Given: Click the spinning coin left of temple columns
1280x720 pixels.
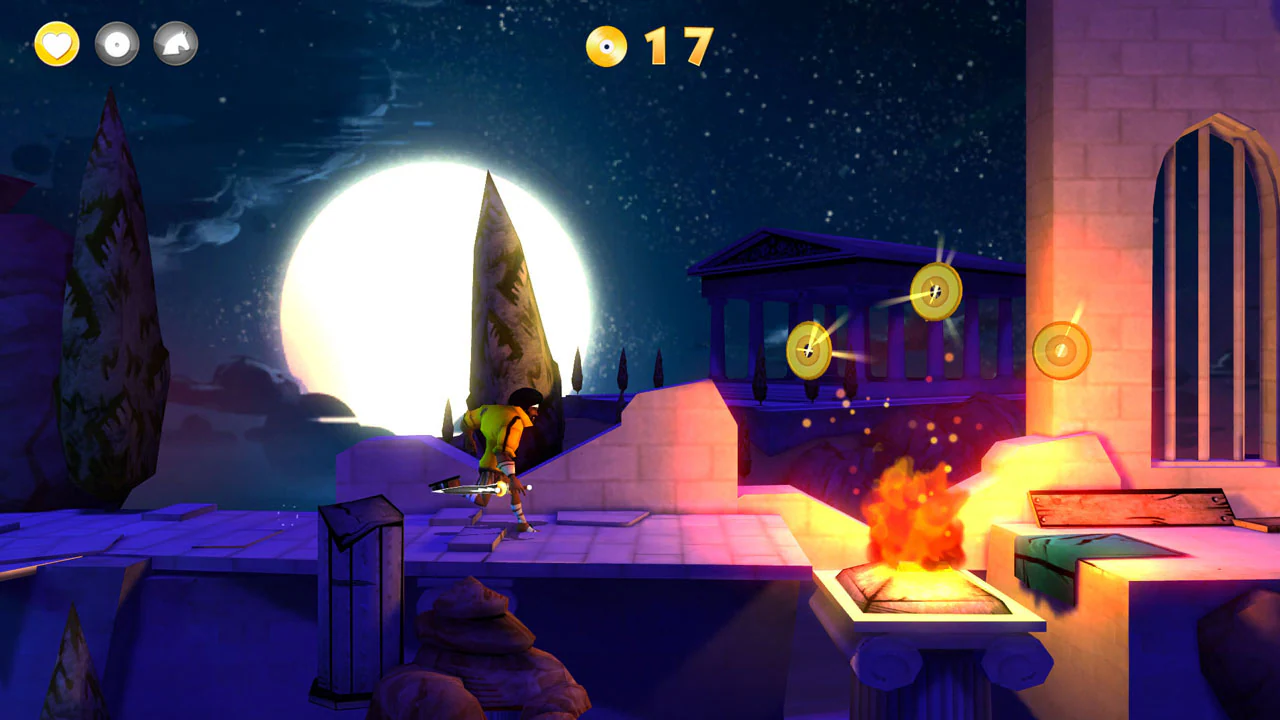Looking at the screenshot, I should [810, 348].
